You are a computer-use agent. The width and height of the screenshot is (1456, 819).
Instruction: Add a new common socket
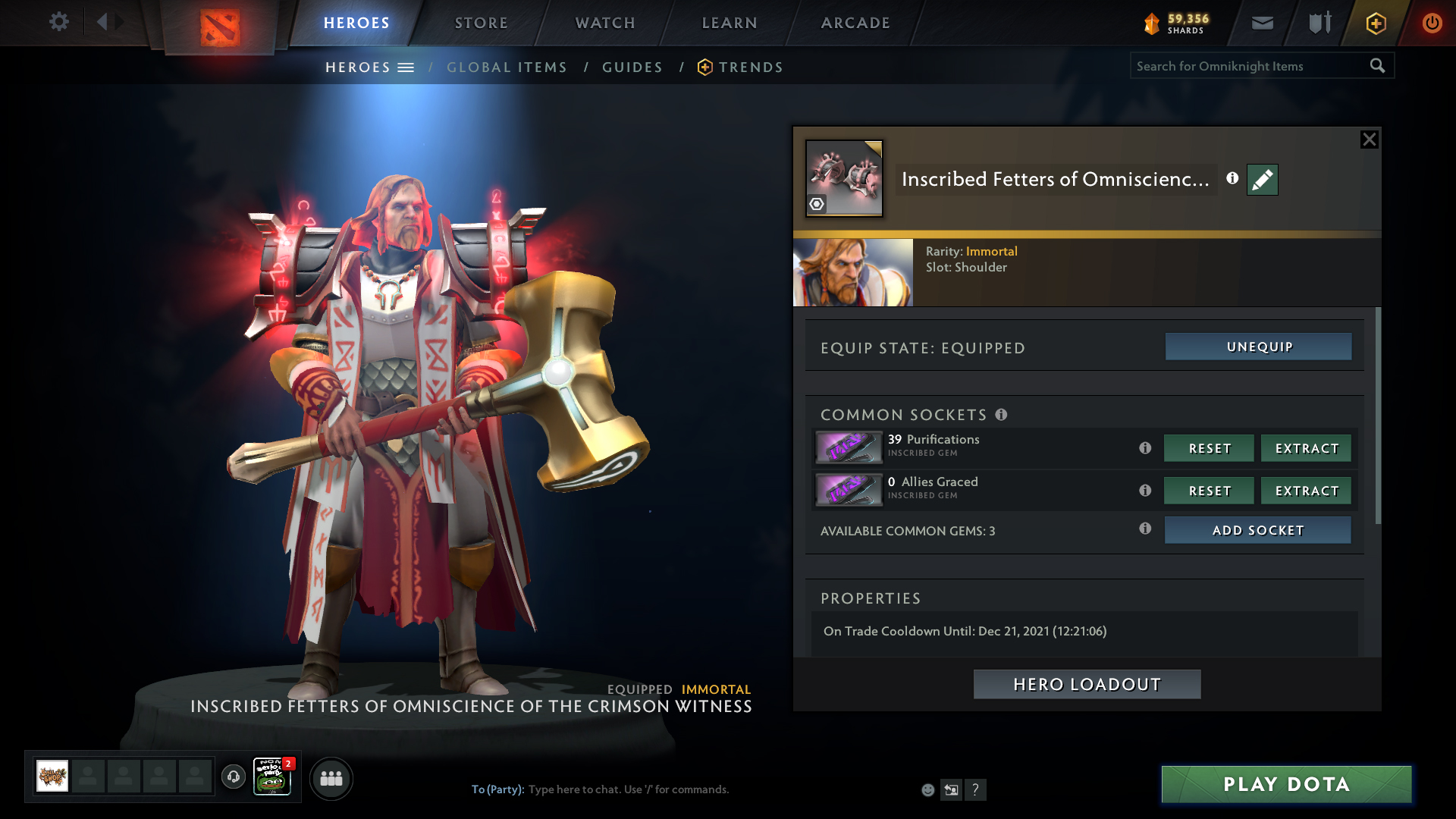point(1257,530)
